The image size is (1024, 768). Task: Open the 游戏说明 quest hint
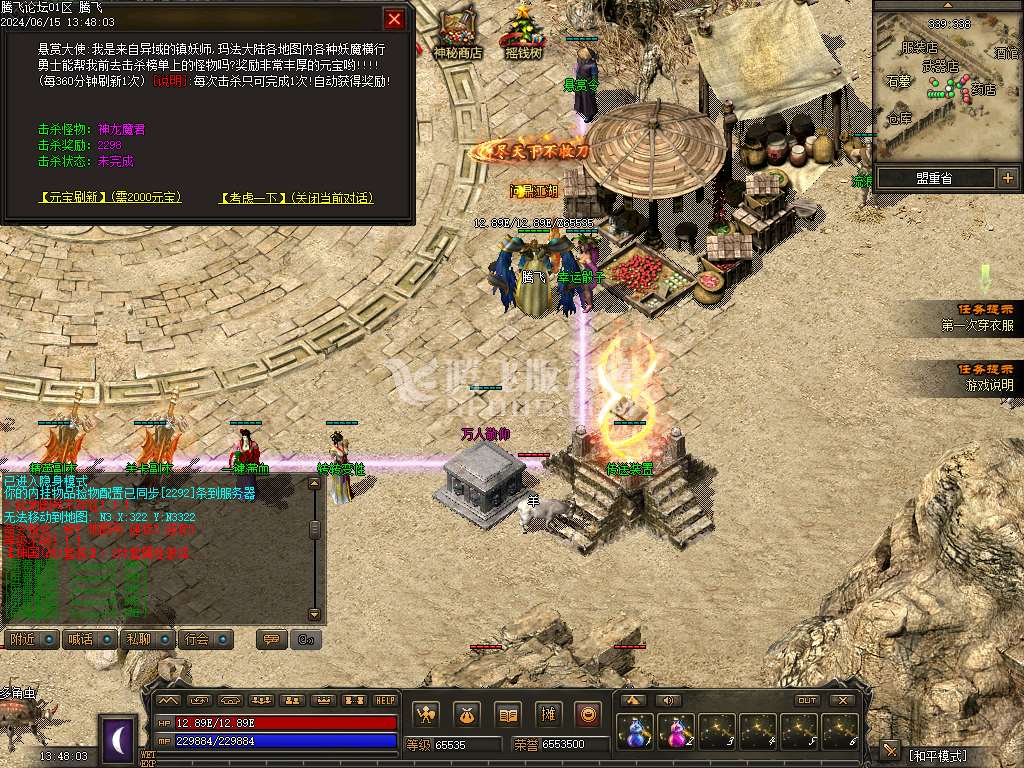[988, 378]
